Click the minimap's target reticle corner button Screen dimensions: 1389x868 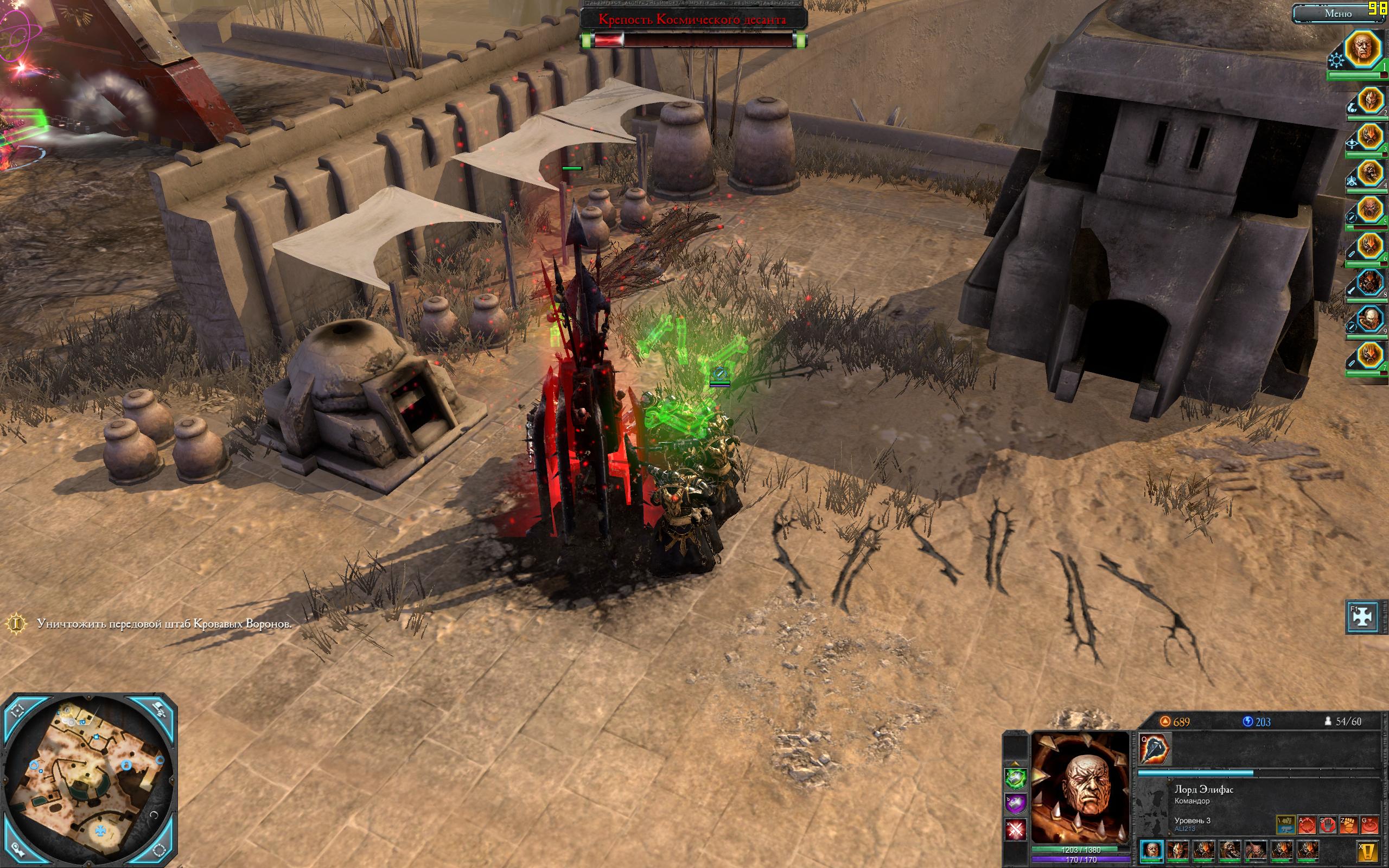(17, 710)
